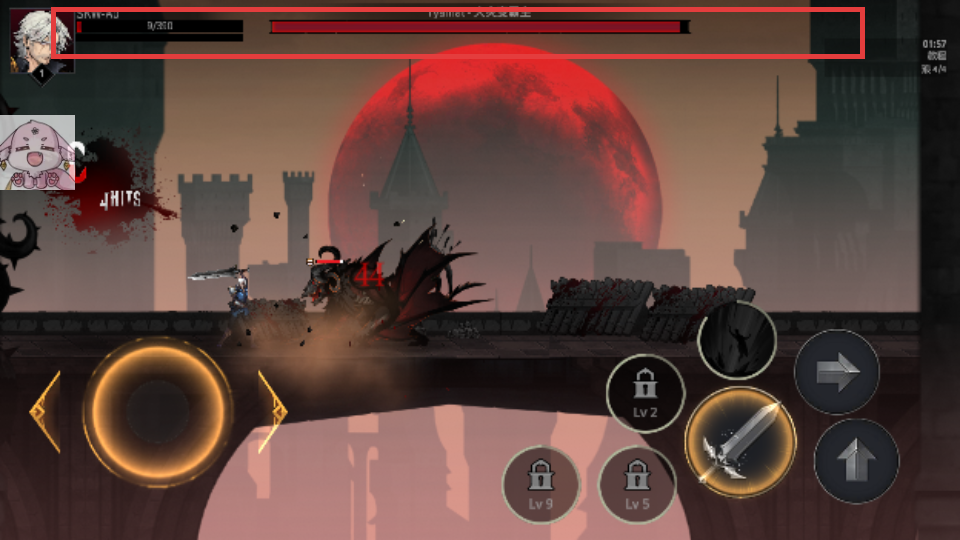Select the locked Lv 5 skill slot
The image size is (960, 540).
(637, 485)
